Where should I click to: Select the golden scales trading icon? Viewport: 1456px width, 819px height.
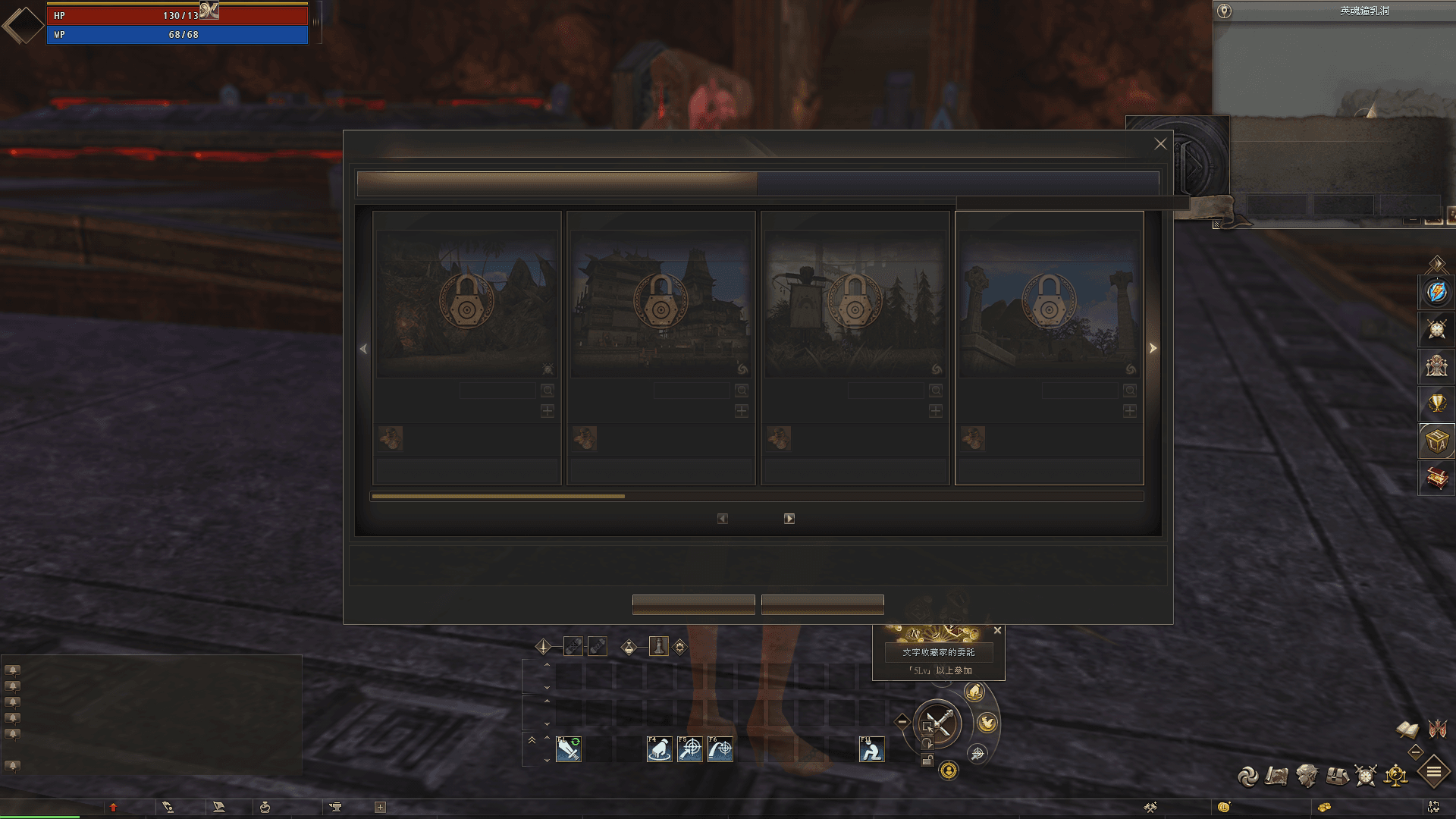1395,777
